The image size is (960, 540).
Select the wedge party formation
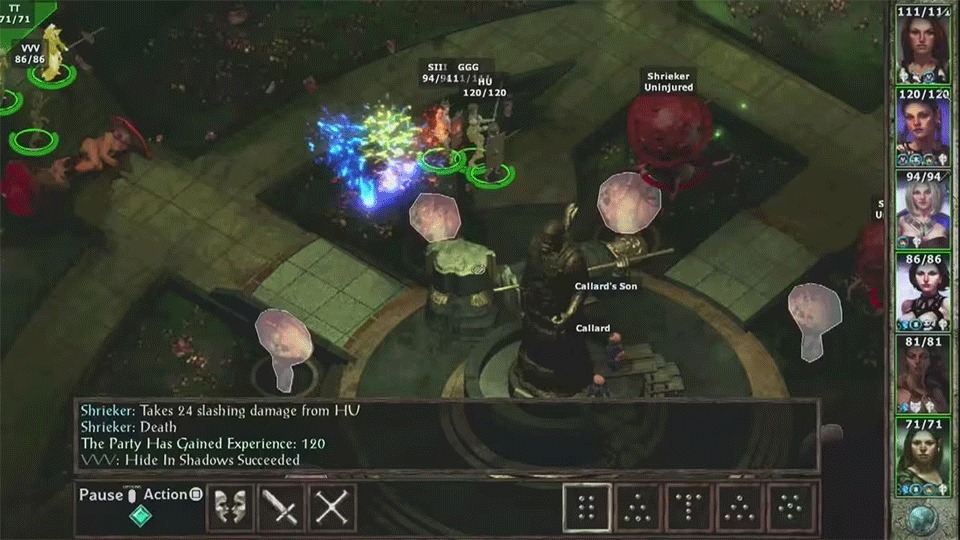742,508
